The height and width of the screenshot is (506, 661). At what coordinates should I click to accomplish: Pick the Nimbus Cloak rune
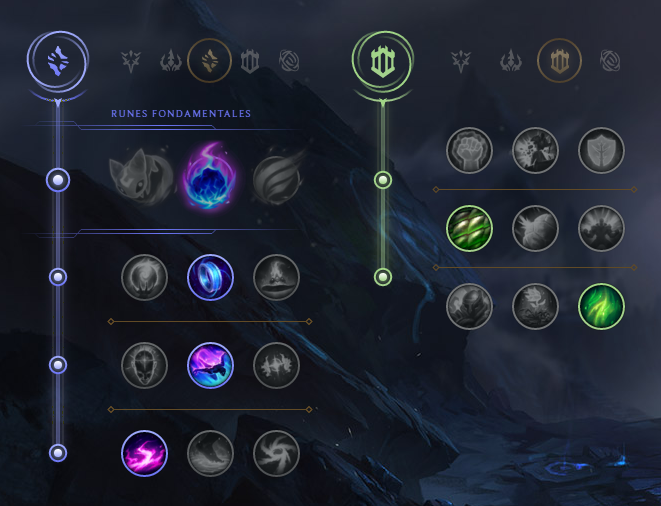click(x=276, y=277)
